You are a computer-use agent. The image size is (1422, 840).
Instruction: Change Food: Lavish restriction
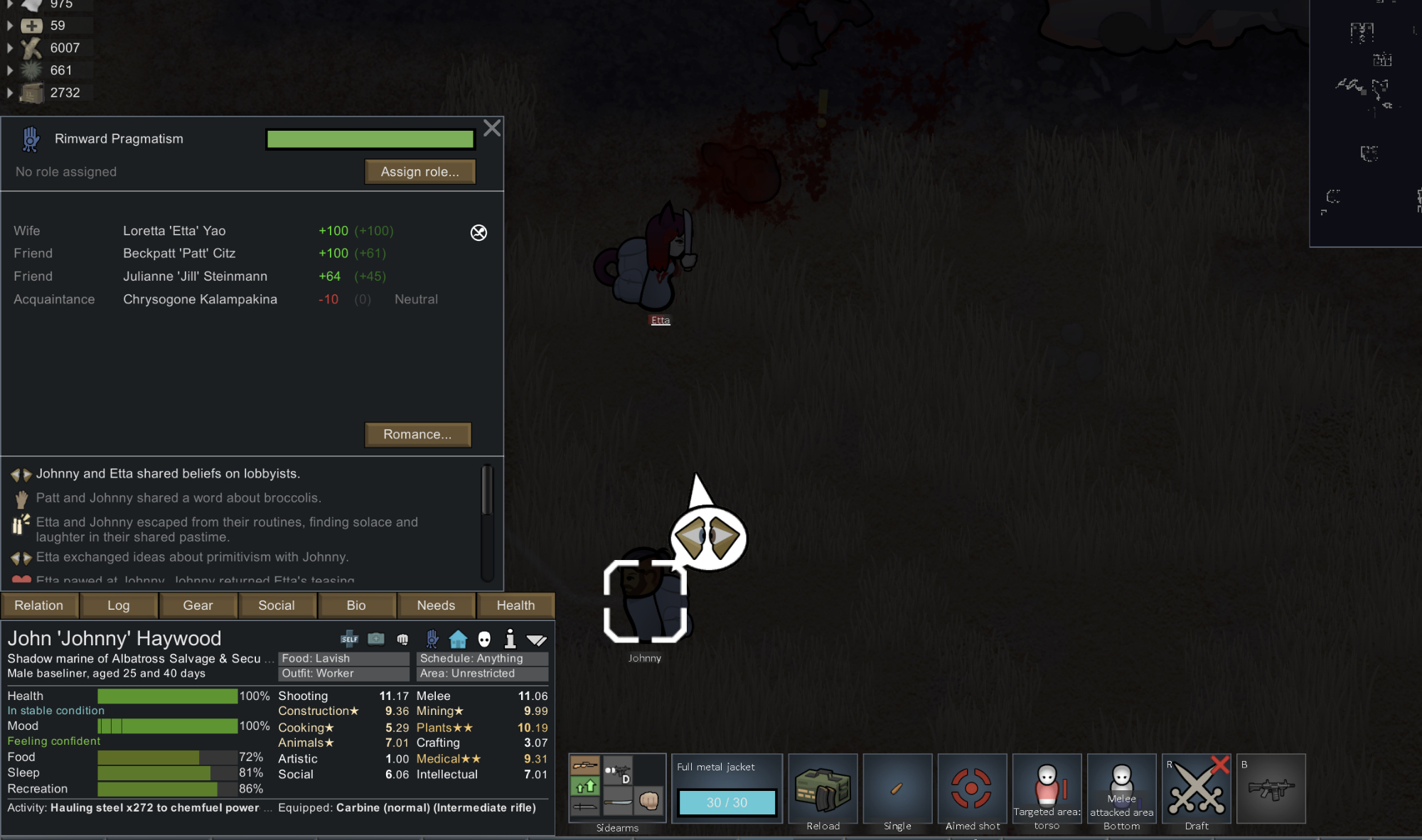tap(343, 659)
